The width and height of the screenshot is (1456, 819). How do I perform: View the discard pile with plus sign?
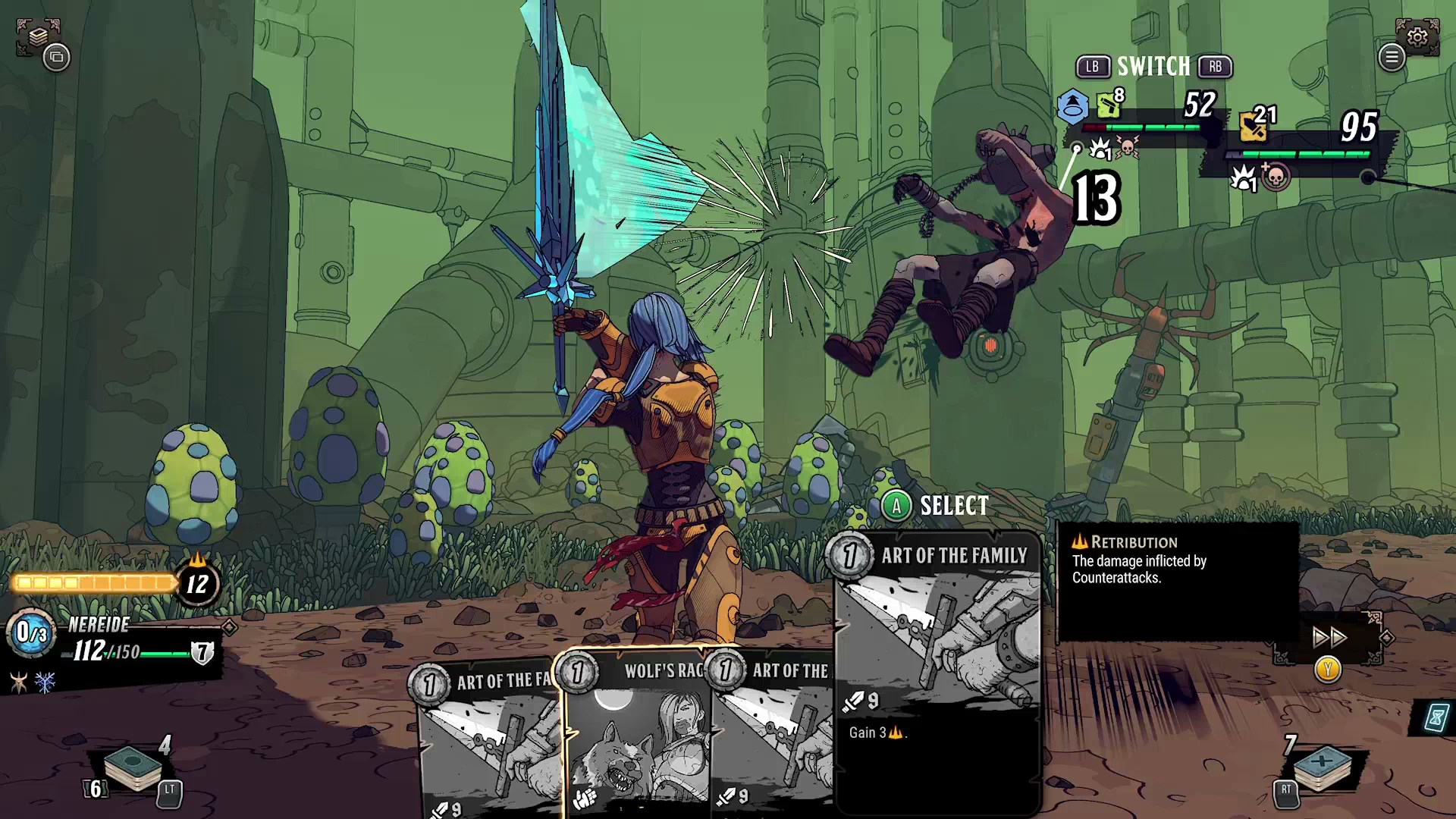coord(1323,767)
